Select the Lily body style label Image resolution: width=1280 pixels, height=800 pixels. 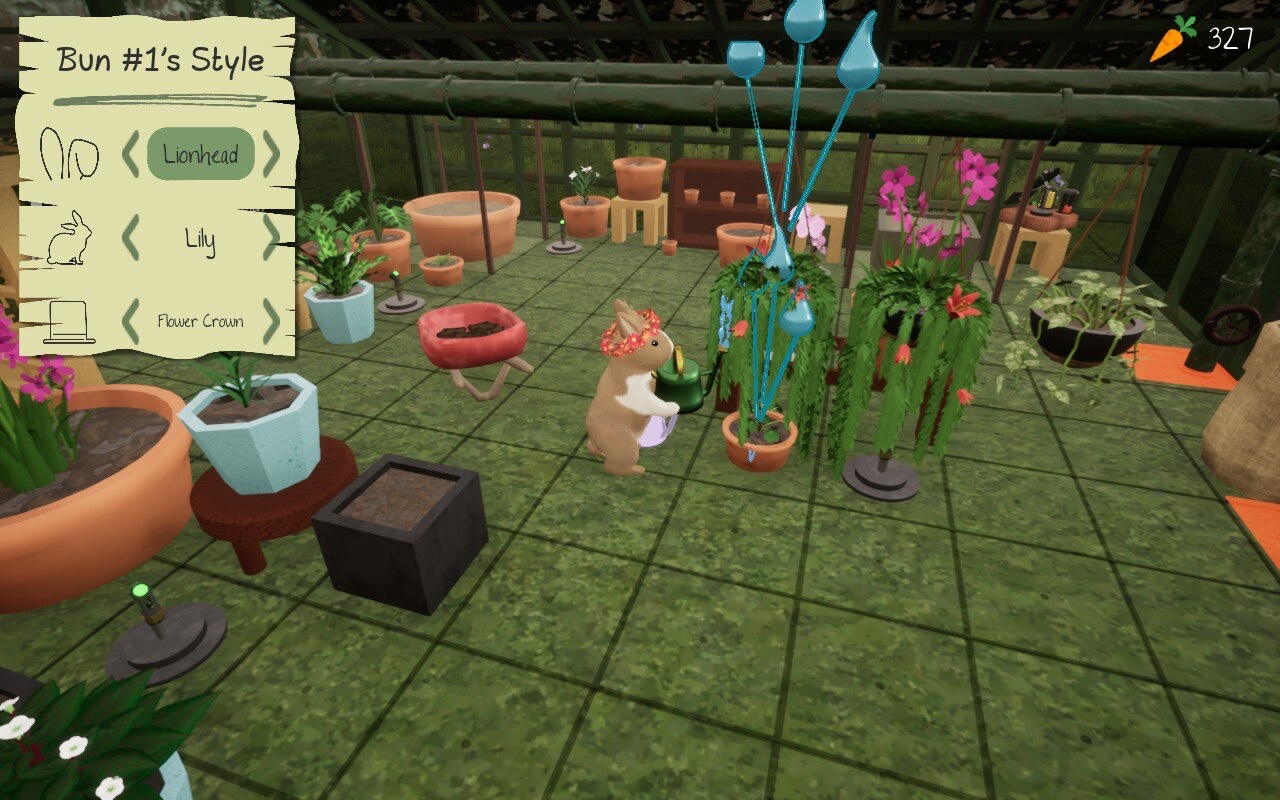click(x=200, y=239)
